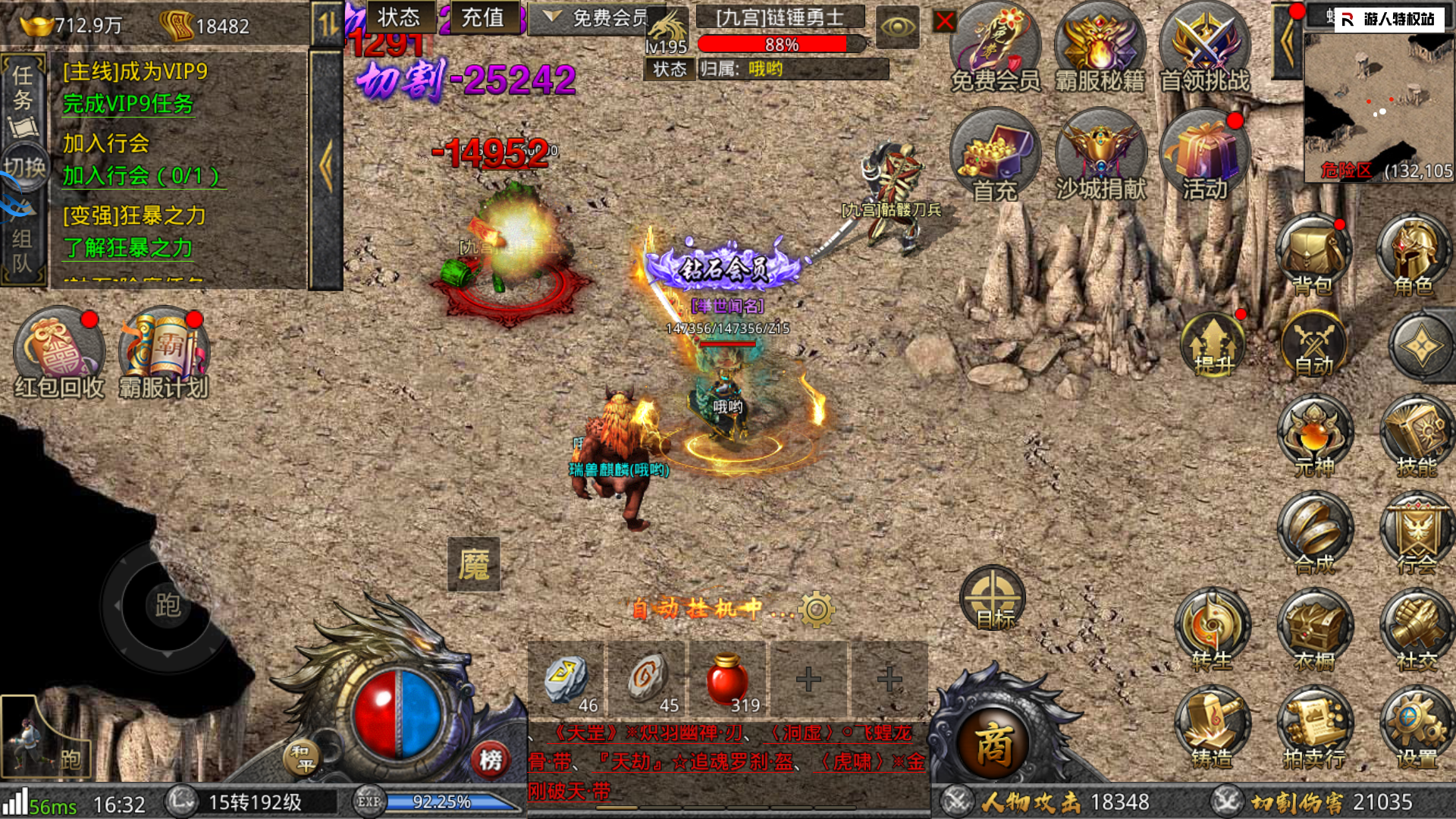The height and width of the screenshot is (819, 1456).
Task: Toggle the 和平 peace attack mode
Action: (x=301, y=757)
